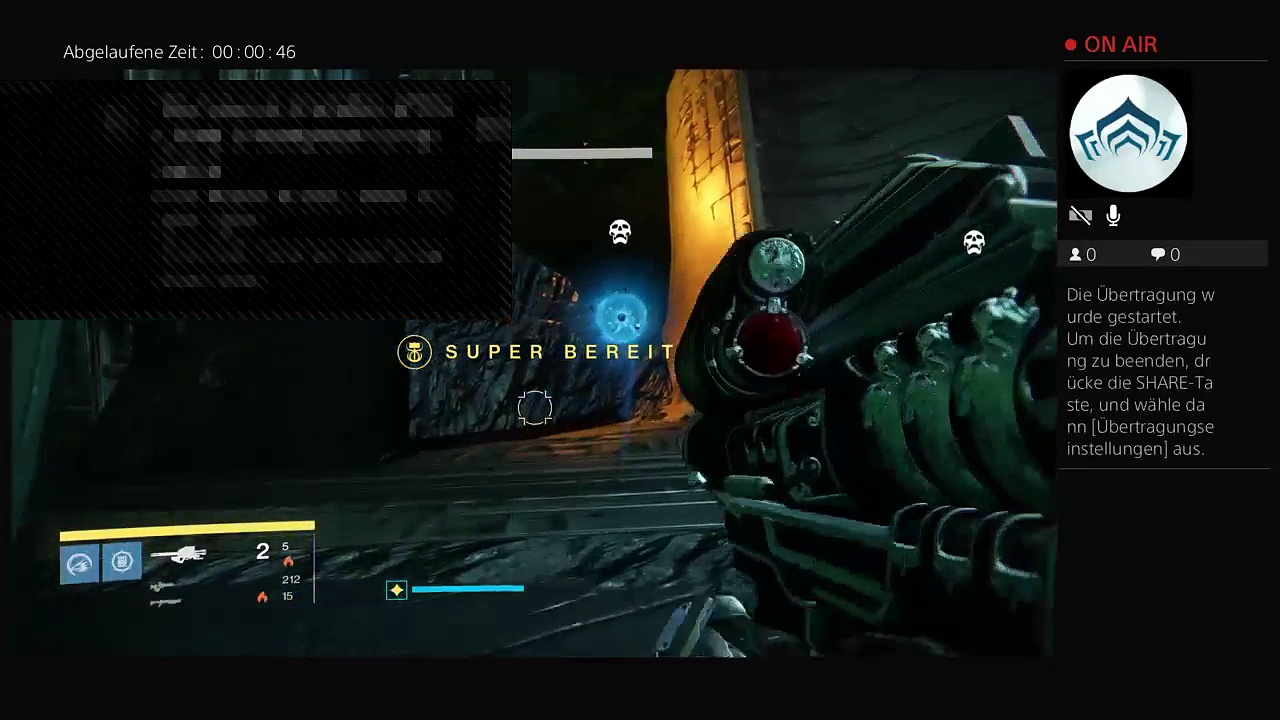Toggle the crossed-out camera icon
Image resolution: width=1280 pixels, height=720 pixels.
[1080, 216]
